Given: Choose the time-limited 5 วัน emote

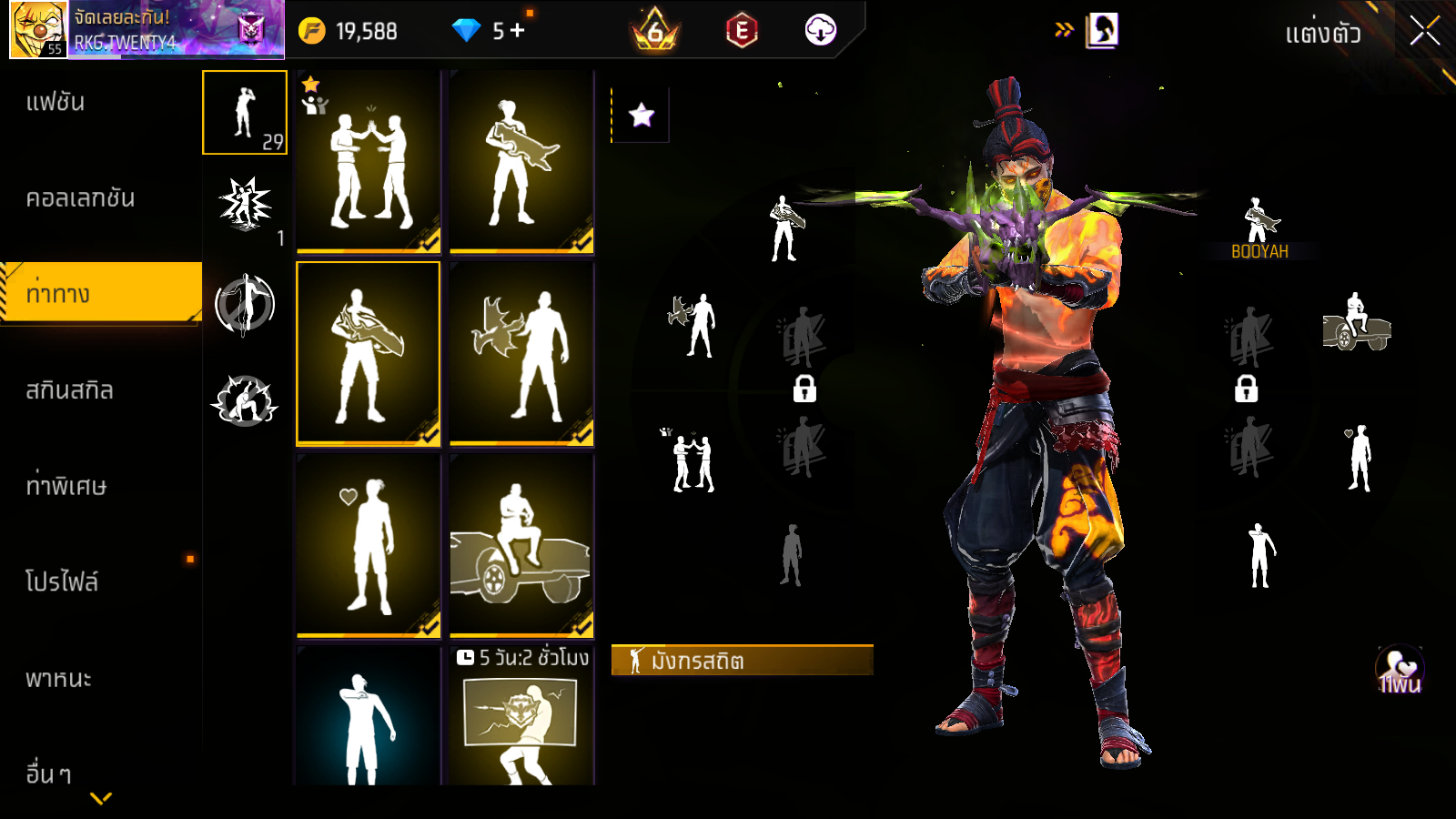Looking at the screenshot, I should tap(521, 715).
